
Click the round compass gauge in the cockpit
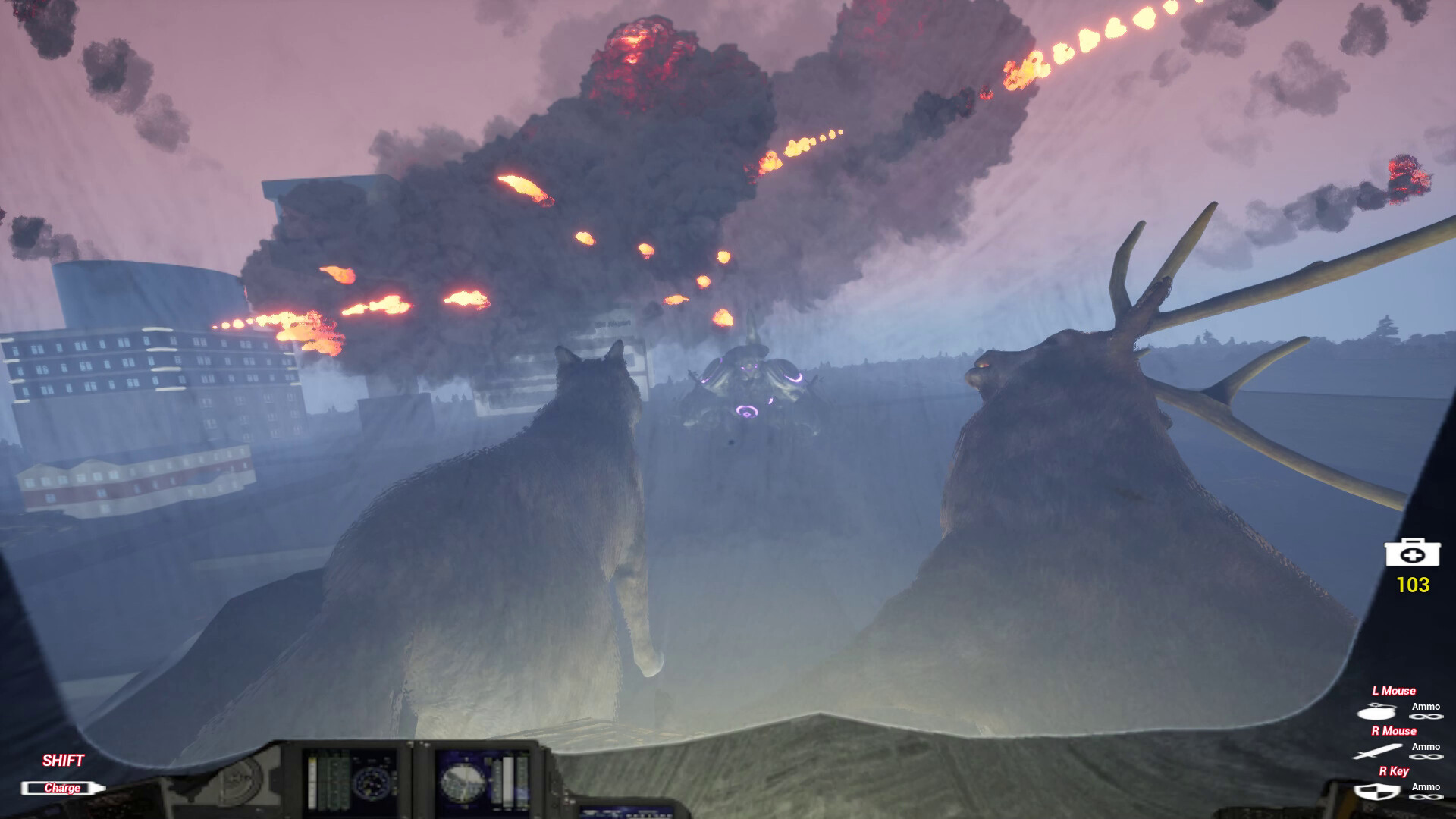[x=371, y=782]
